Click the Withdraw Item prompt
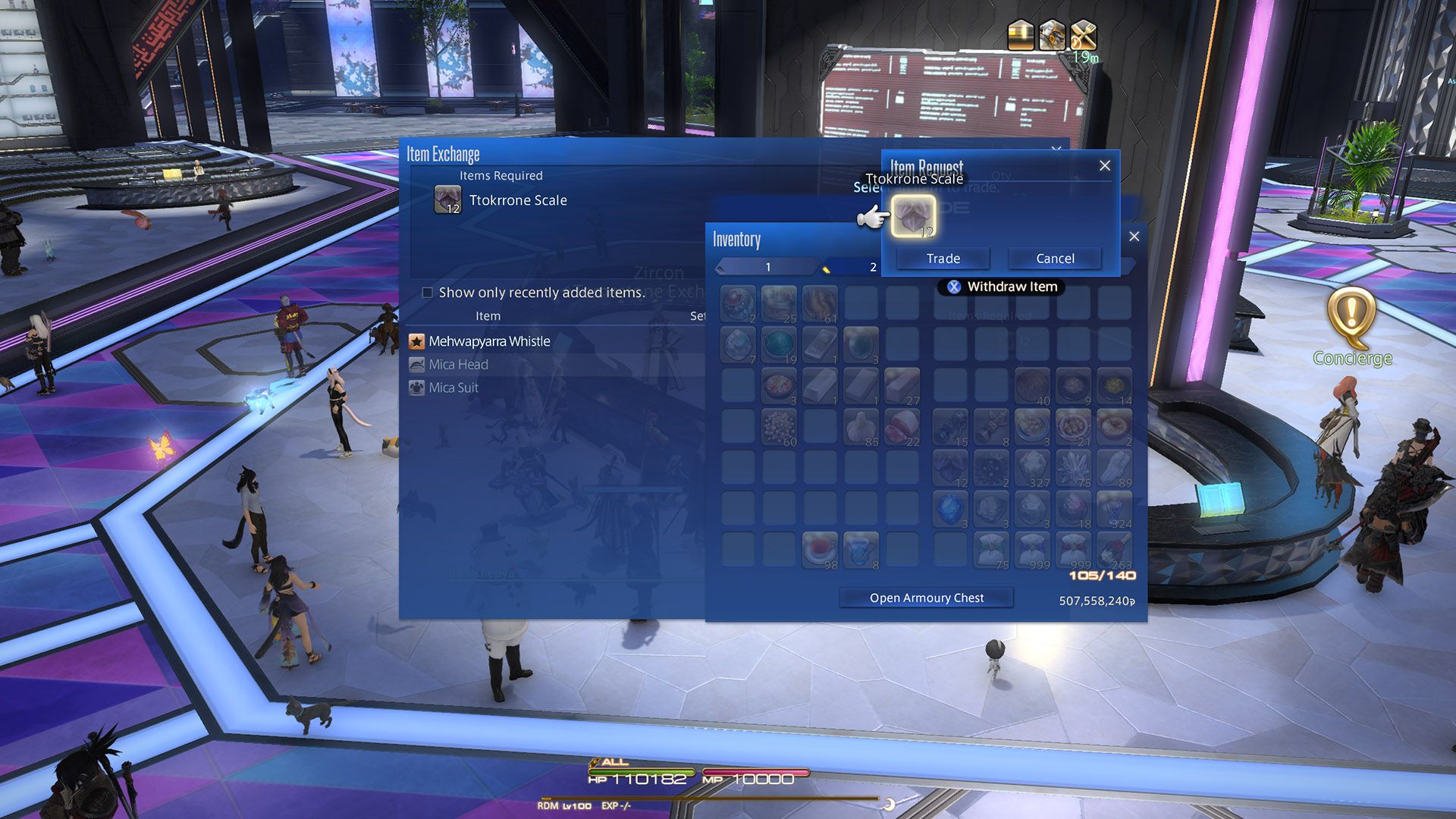 [1003, 286]
